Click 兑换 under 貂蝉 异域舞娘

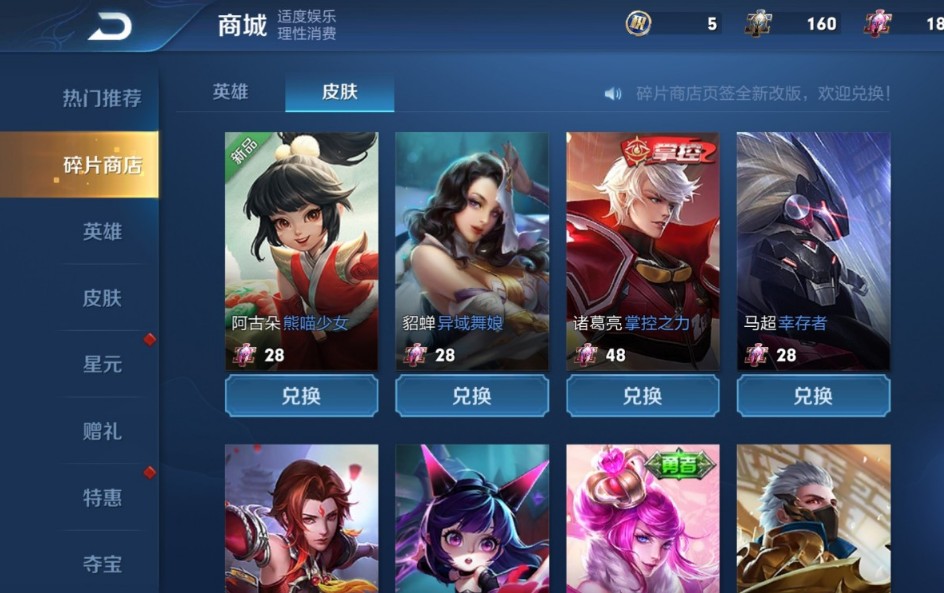472,396
